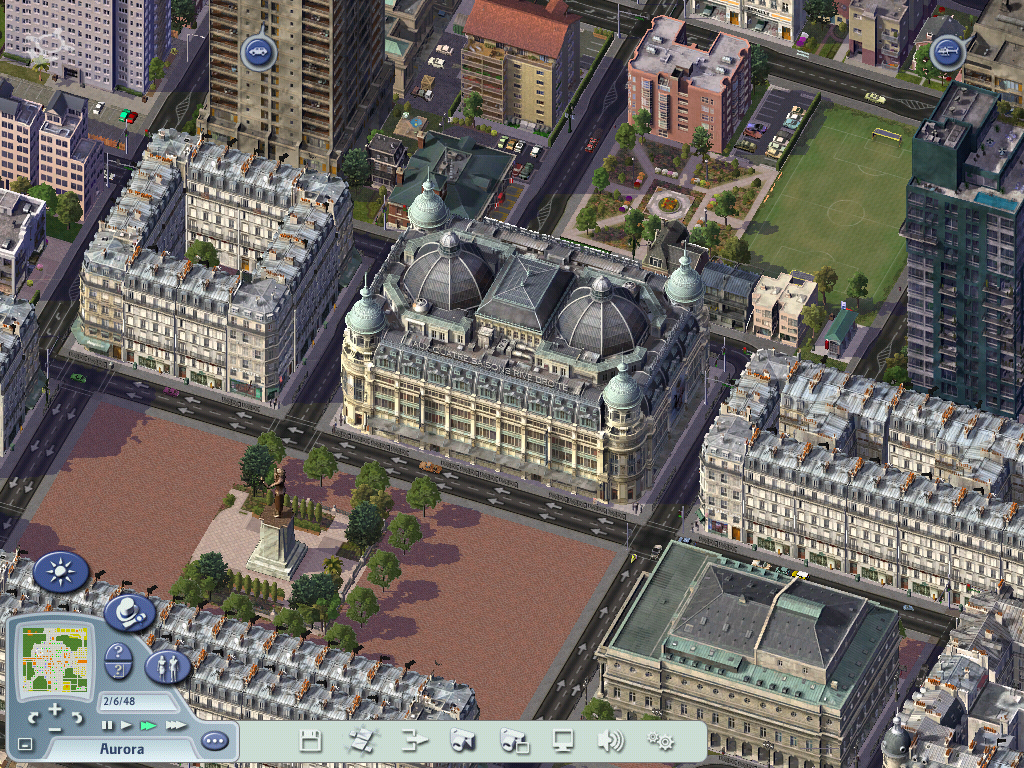This screenshot has width=1024, height=768.
Task: Pause the simulation
Action: coord(105,724)
